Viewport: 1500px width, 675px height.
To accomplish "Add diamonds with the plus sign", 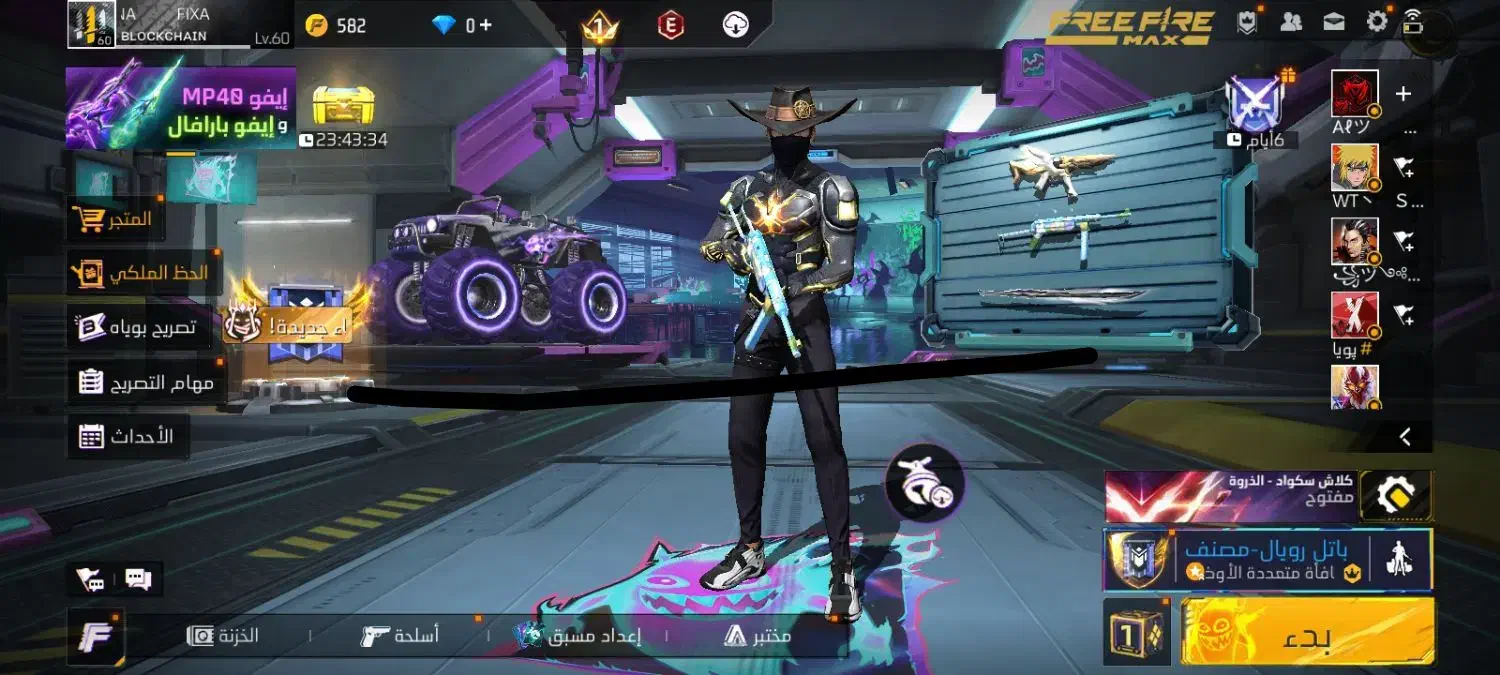I will [486, 25].
